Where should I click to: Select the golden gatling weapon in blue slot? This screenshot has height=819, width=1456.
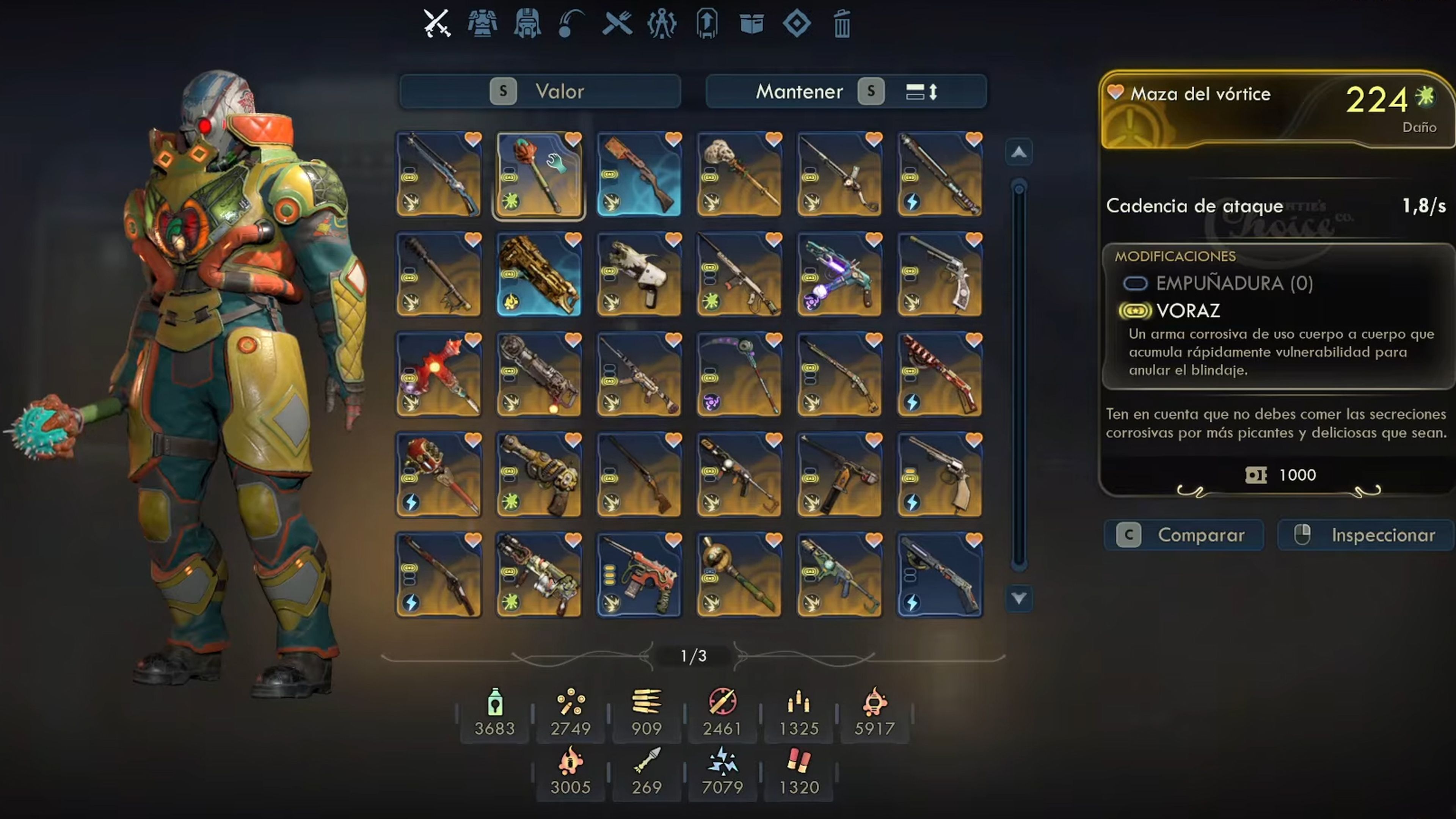tap(539, 275)
